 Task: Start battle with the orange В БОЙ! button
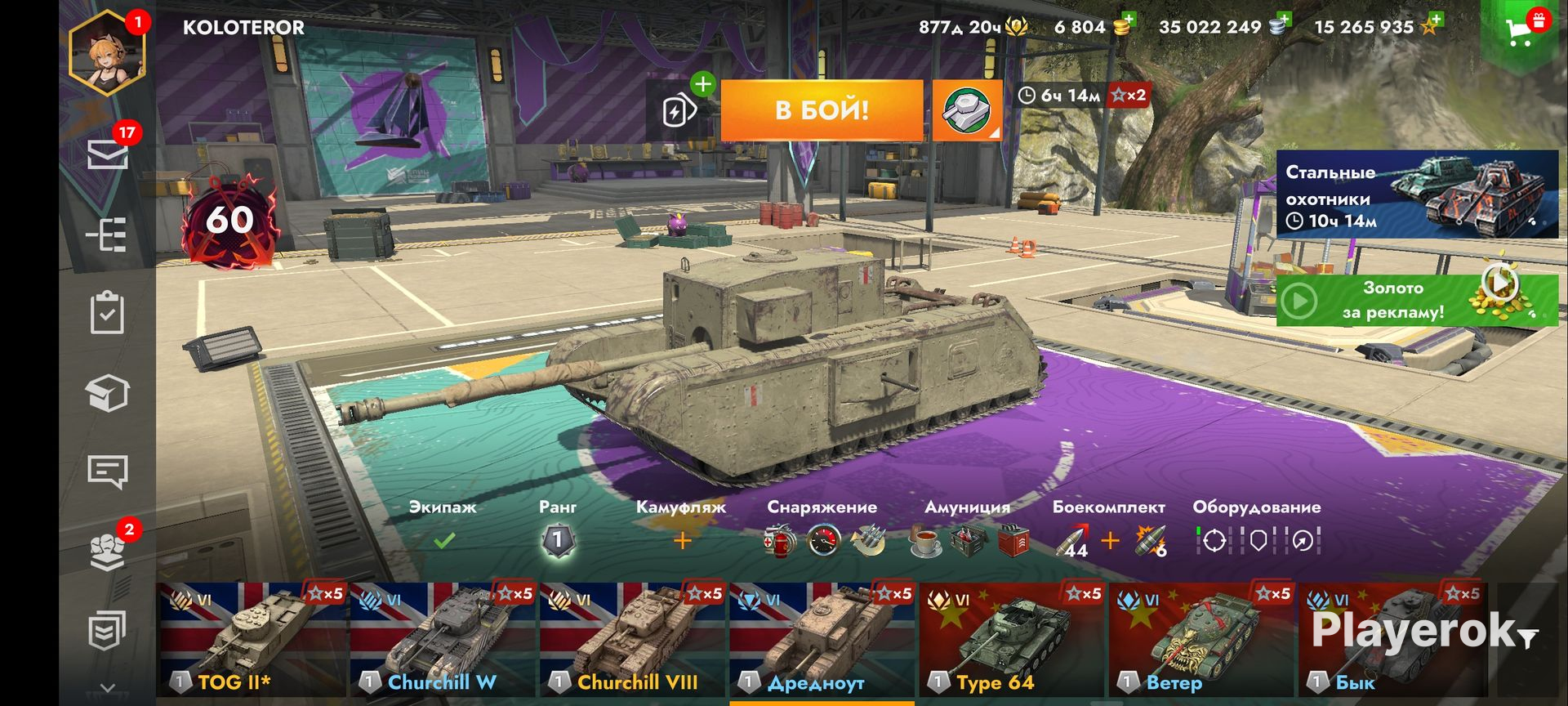pos(822,110)
